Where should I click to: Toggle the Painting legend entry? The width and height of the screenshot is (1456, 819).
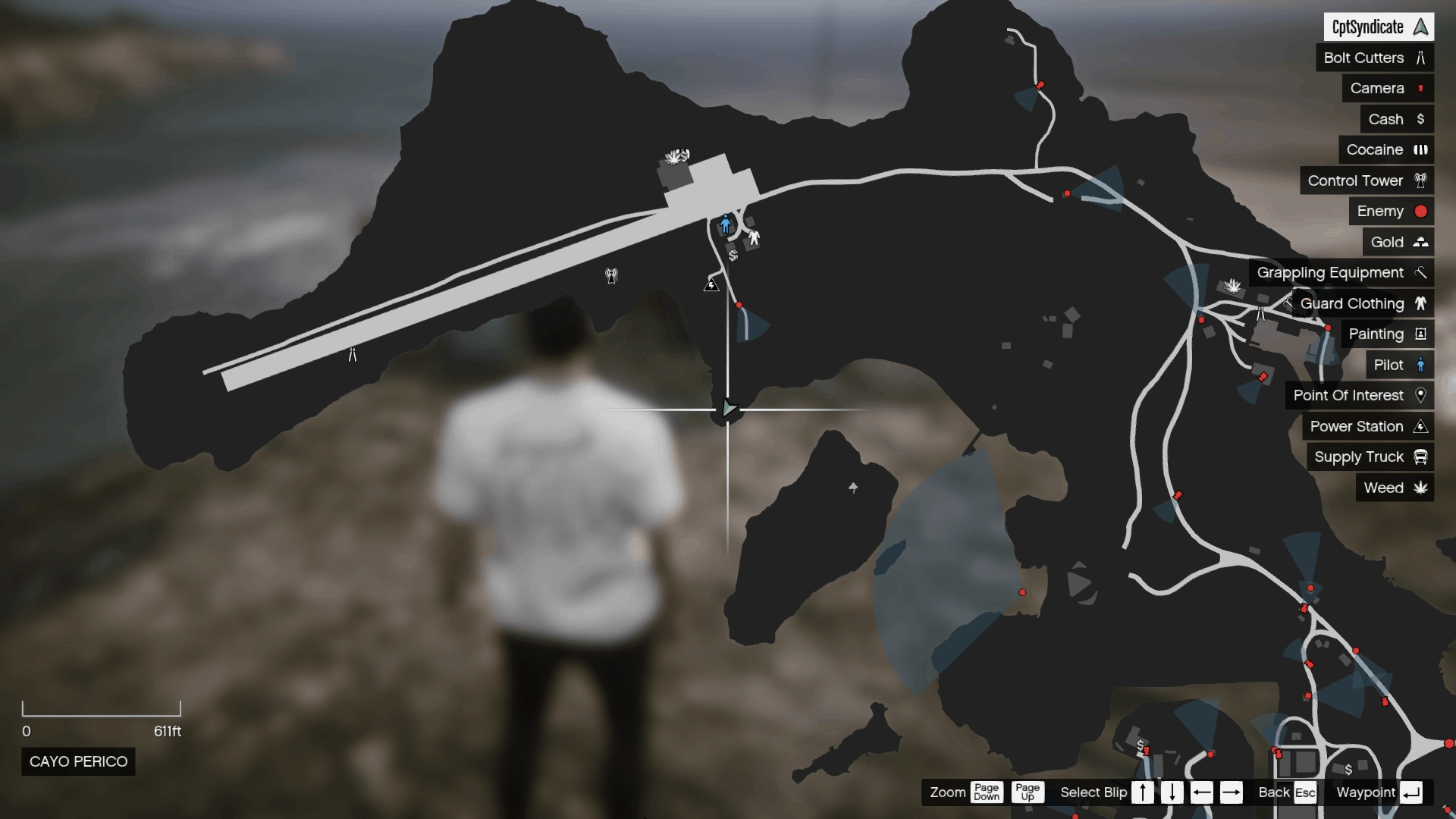click(1421, 334)
